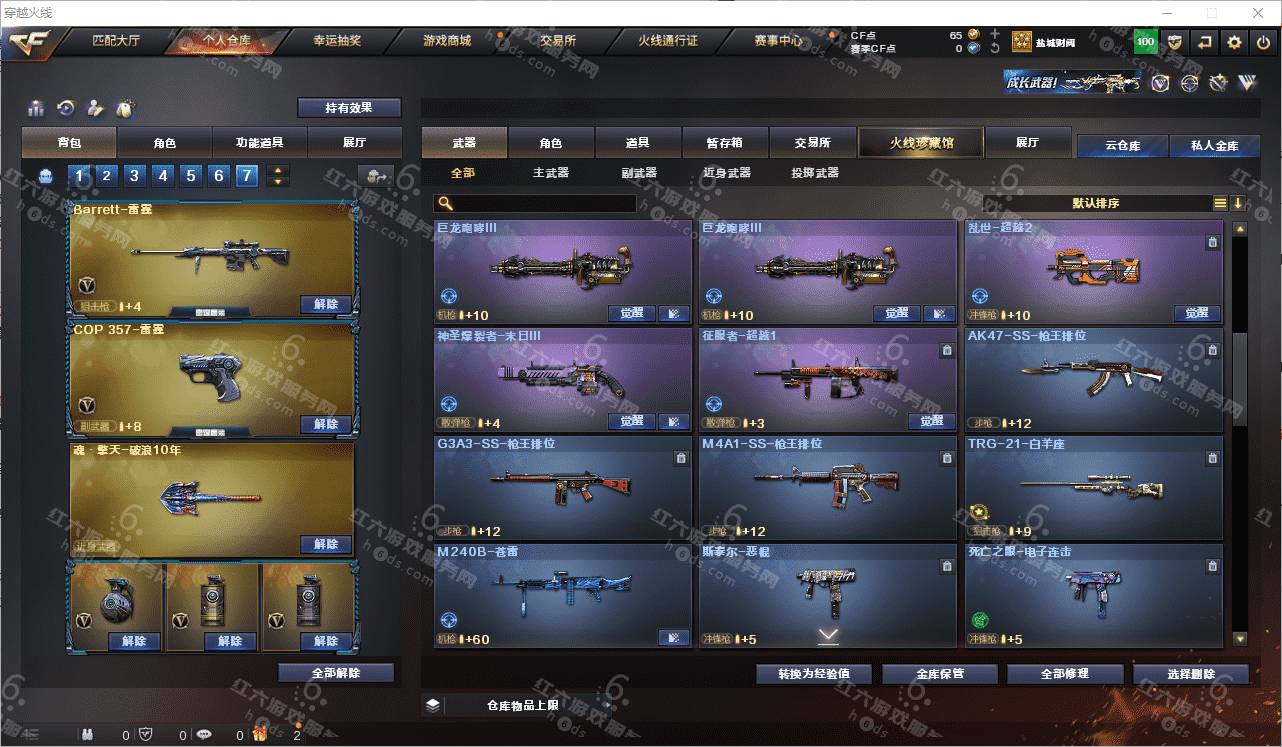Switch to 功能道具 tab
Screen dimensions: 1282x747
click(x=259, y=143)
